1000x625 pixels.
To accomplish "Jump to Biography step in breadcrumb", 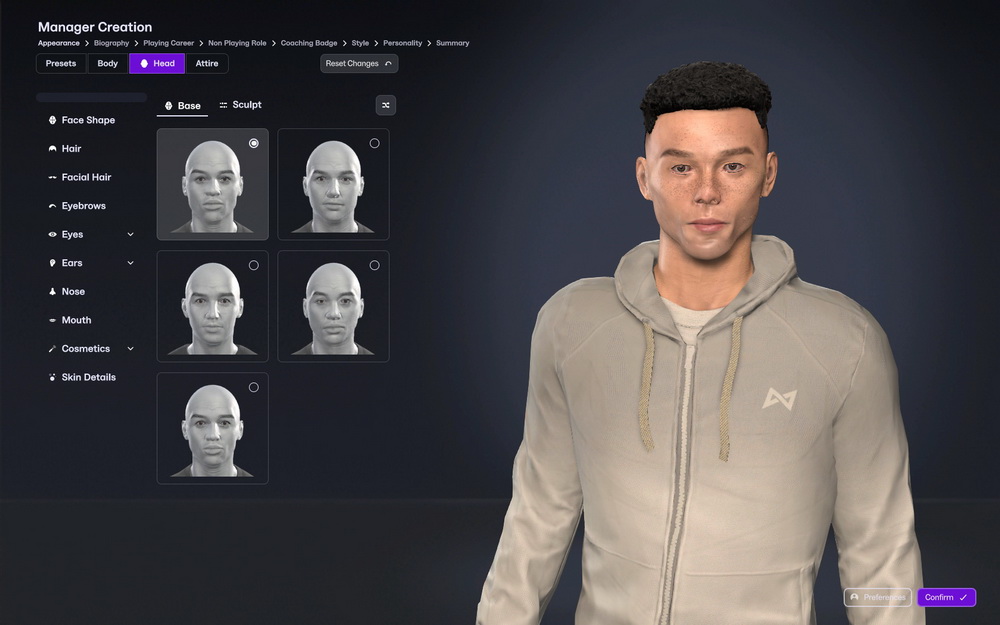I will click(x=111, y=43).
